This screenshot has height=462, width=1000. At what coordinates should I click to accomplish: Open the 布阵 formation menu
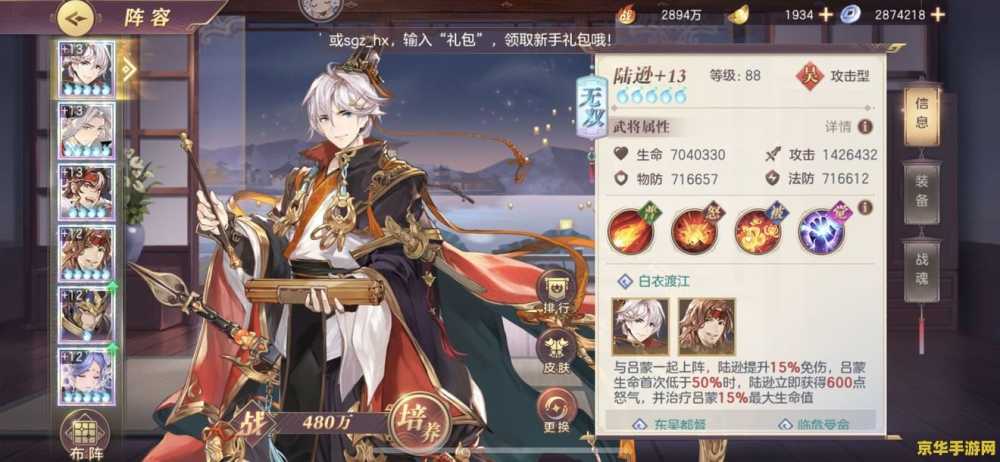tap(86, 436)
